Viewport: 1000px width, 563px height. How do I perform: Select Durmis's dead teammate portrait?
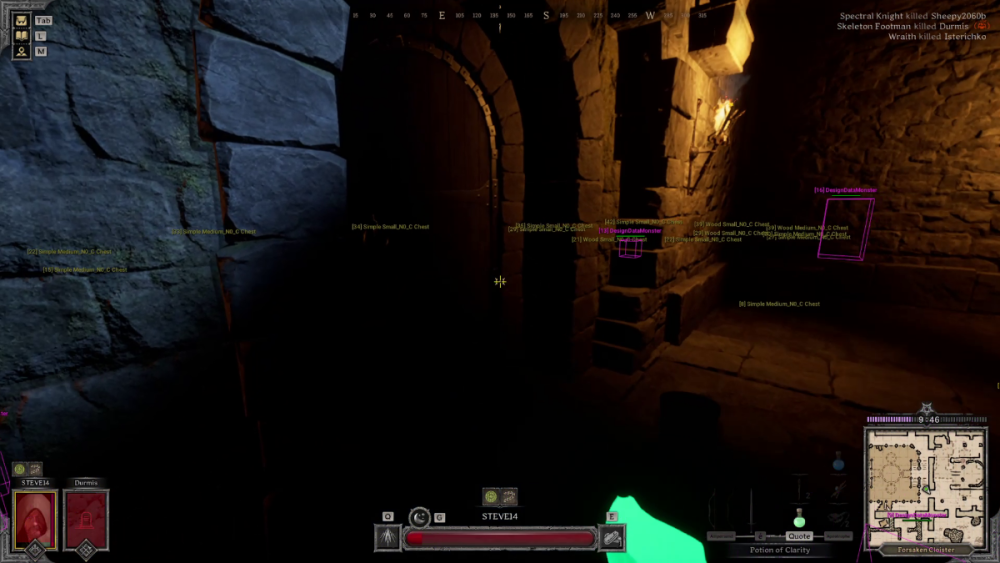[86, 519]
